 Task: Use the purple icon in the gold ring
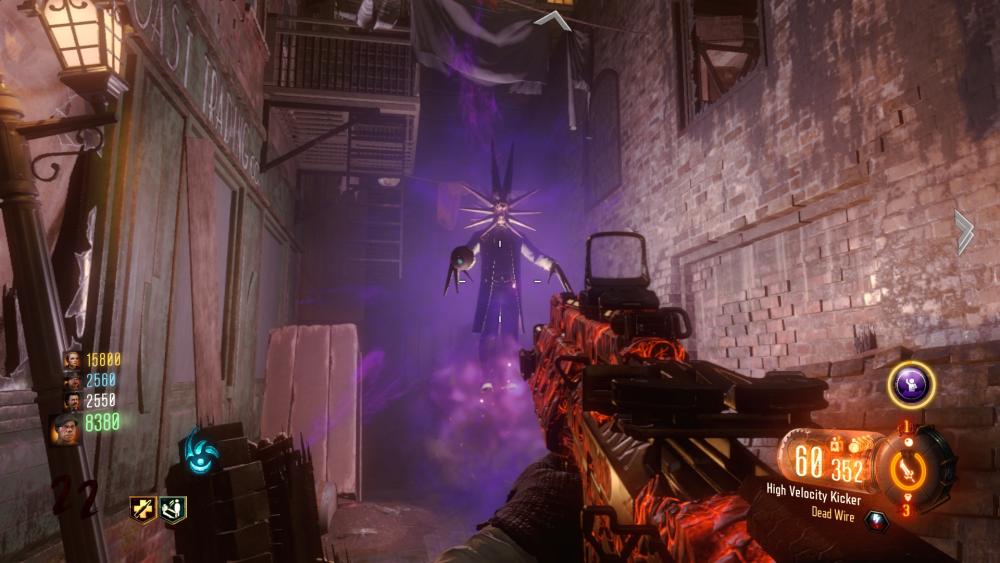point(911,384)
